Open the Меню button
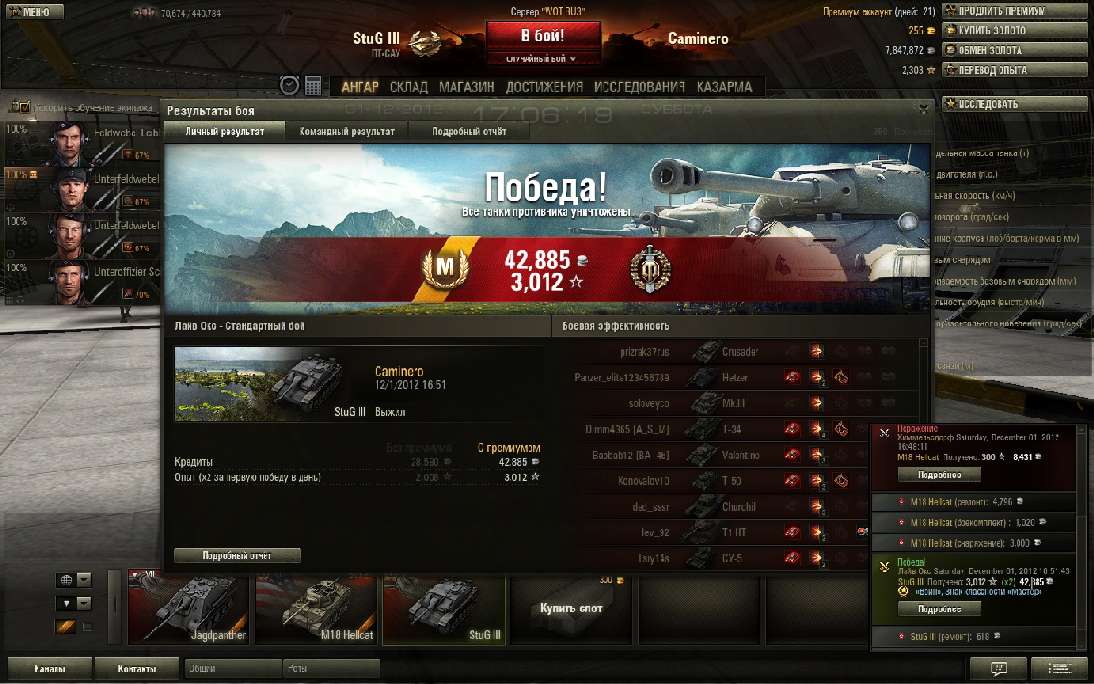Viewport: 1094px width, 684px height. pyautogui.click(x=35, y=12)
